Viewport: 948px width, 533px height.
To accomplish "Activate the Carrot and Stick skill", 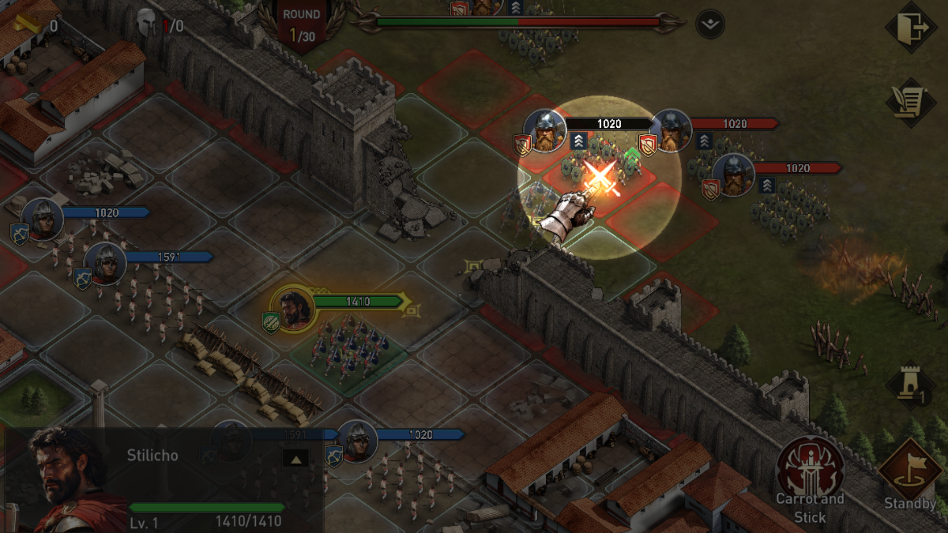I will [x=810, y=468].
